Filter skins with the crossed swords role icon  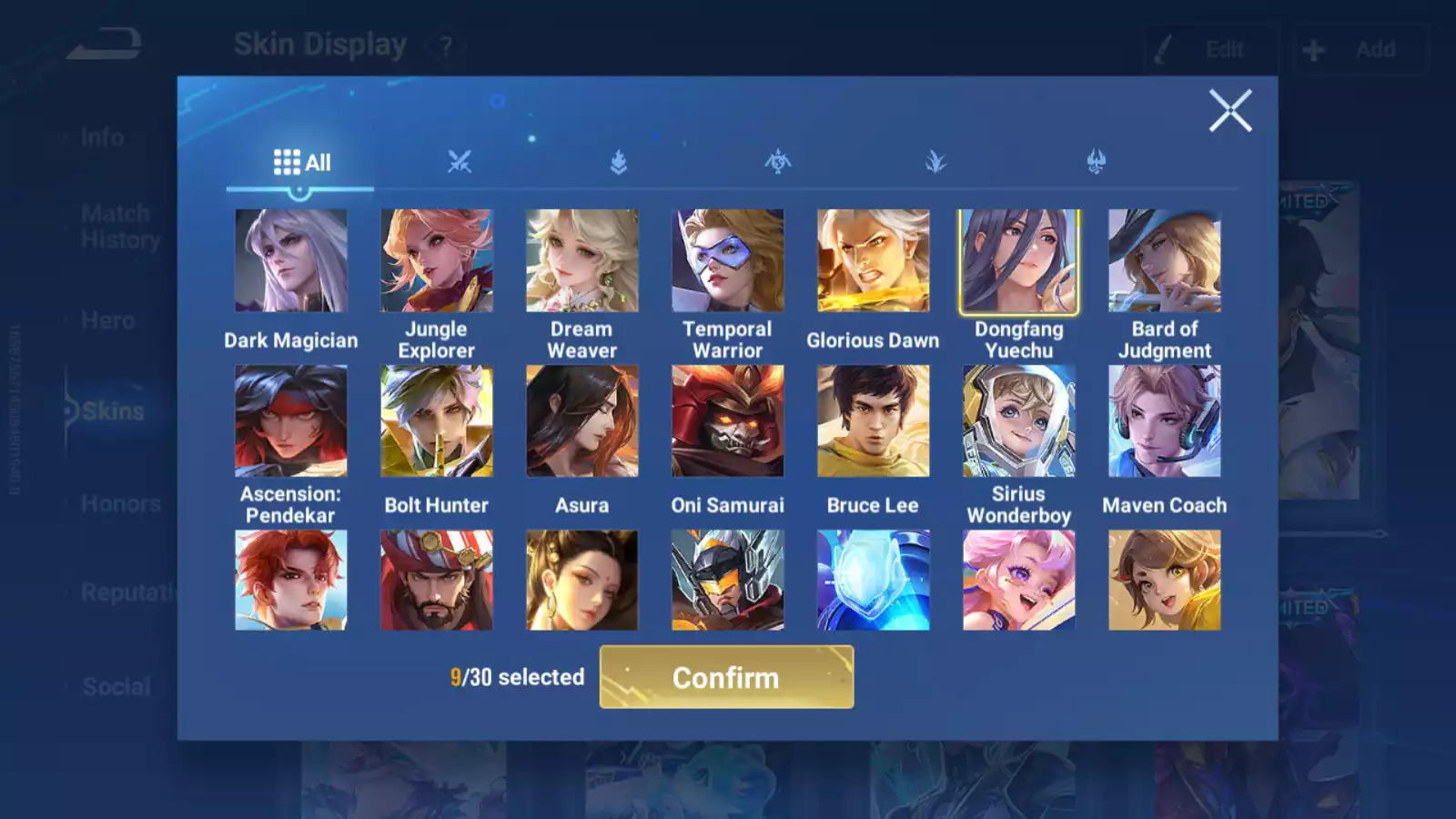click(x=460, y=162)
